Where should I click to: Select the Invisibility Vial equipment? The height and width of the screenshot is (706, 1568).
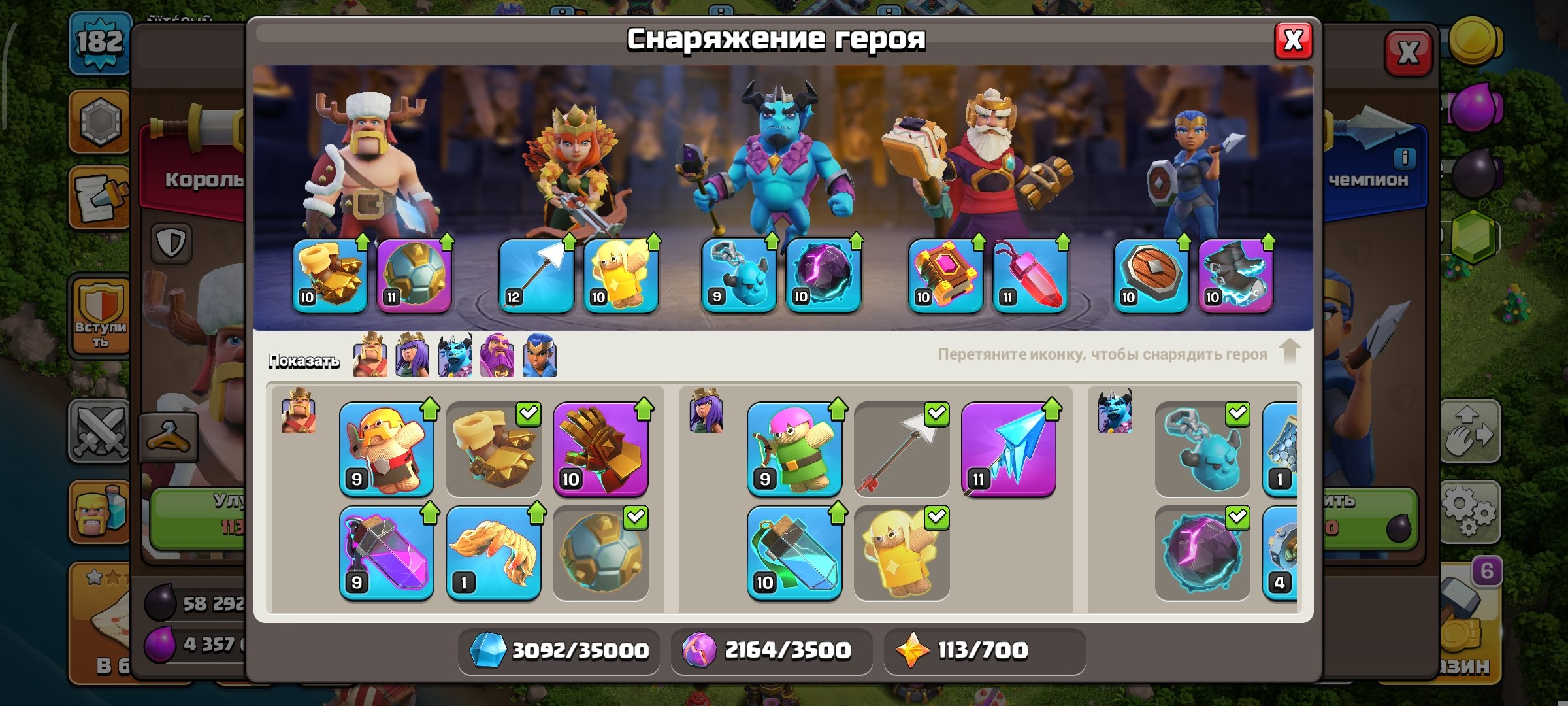(x=794, y=552)
